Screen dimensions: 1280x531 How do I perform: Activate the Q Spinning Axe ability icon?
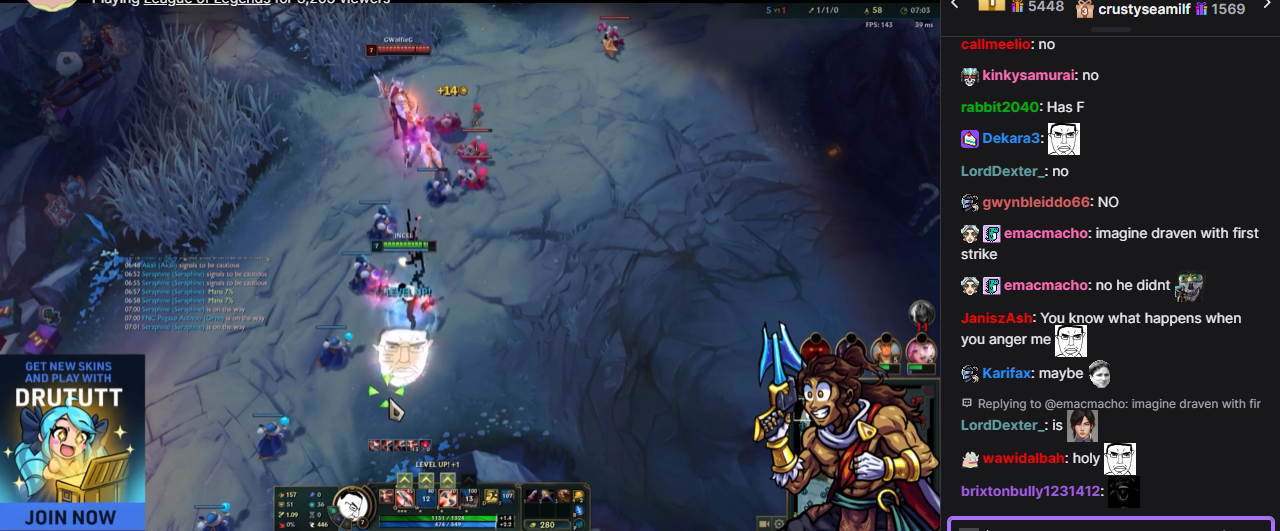pos(404,498)
